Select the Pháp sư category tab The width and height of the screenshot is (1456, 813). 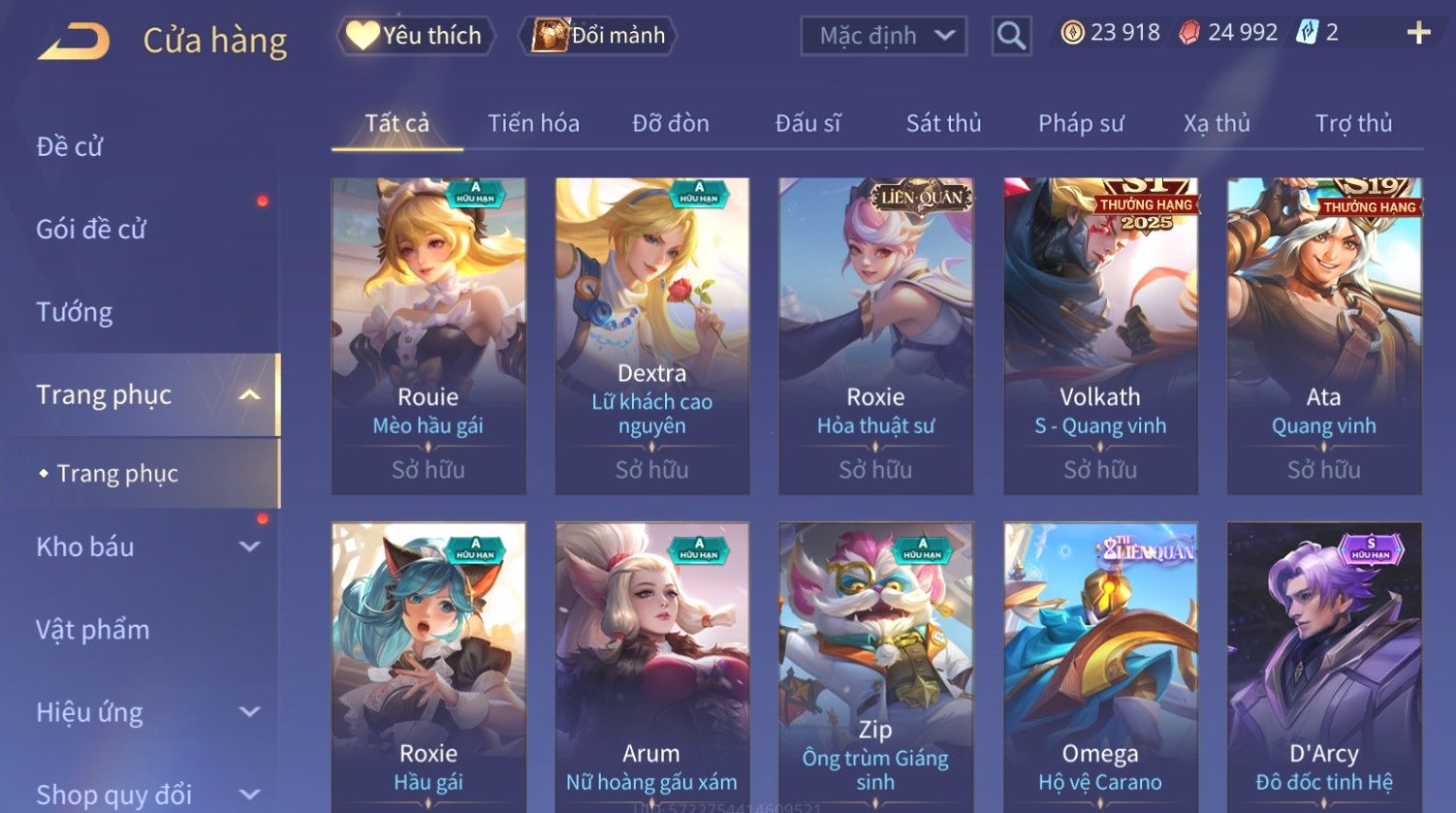pyautogui.click(x=1081, y=124)
